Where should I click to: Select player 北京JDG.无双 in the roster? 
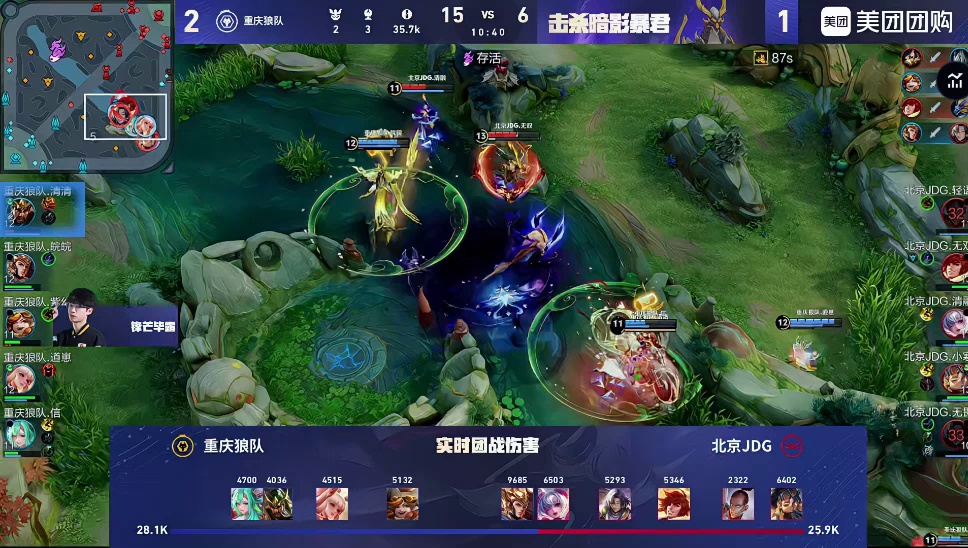[x=950, y=267]
